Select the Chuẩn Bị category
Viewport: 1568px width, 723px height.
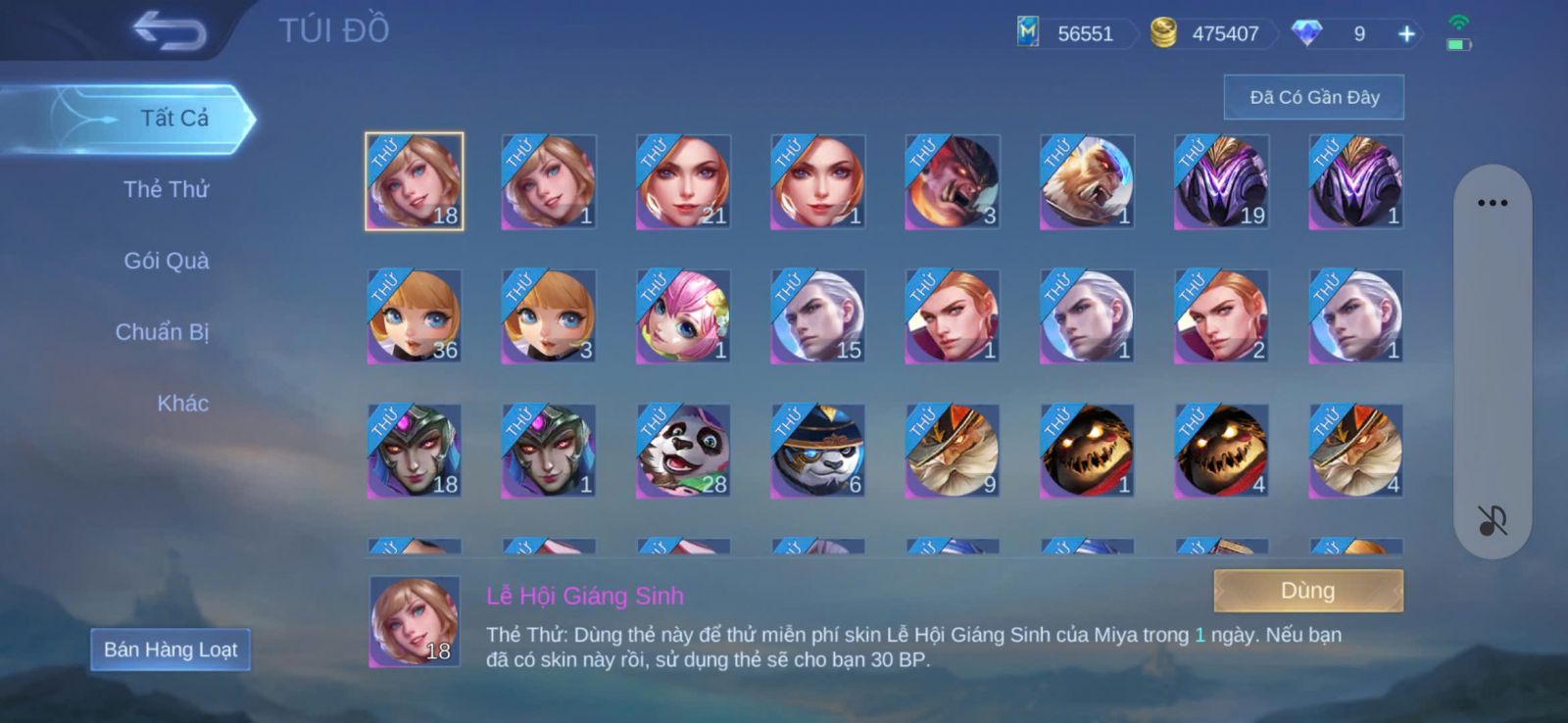pyautogui.click(x=162, y=332)
